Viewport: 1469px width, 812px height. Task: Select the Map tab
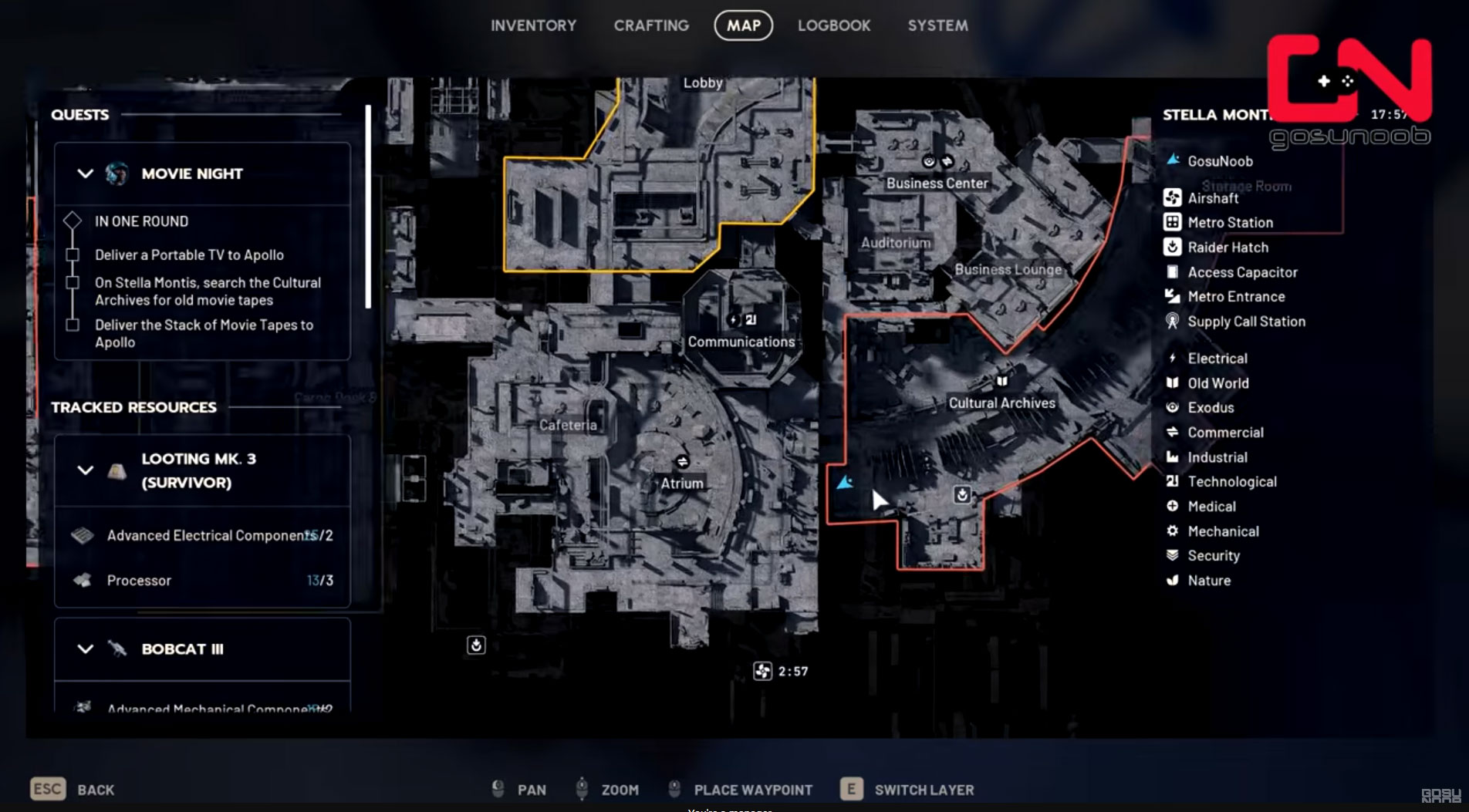(x=743, y=25)
